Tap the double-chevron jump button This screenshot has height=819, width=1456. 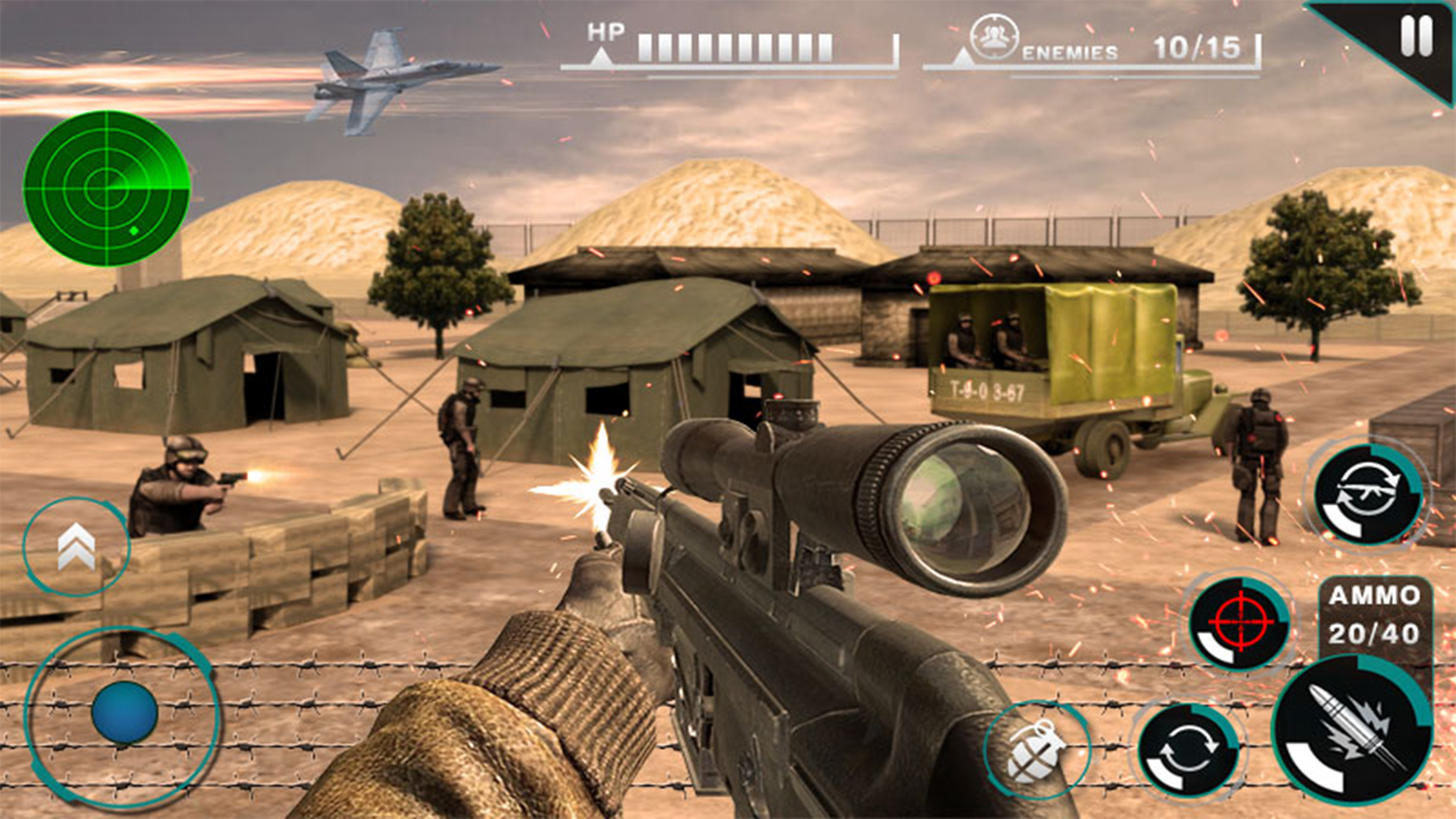click(x=76, y=547)
